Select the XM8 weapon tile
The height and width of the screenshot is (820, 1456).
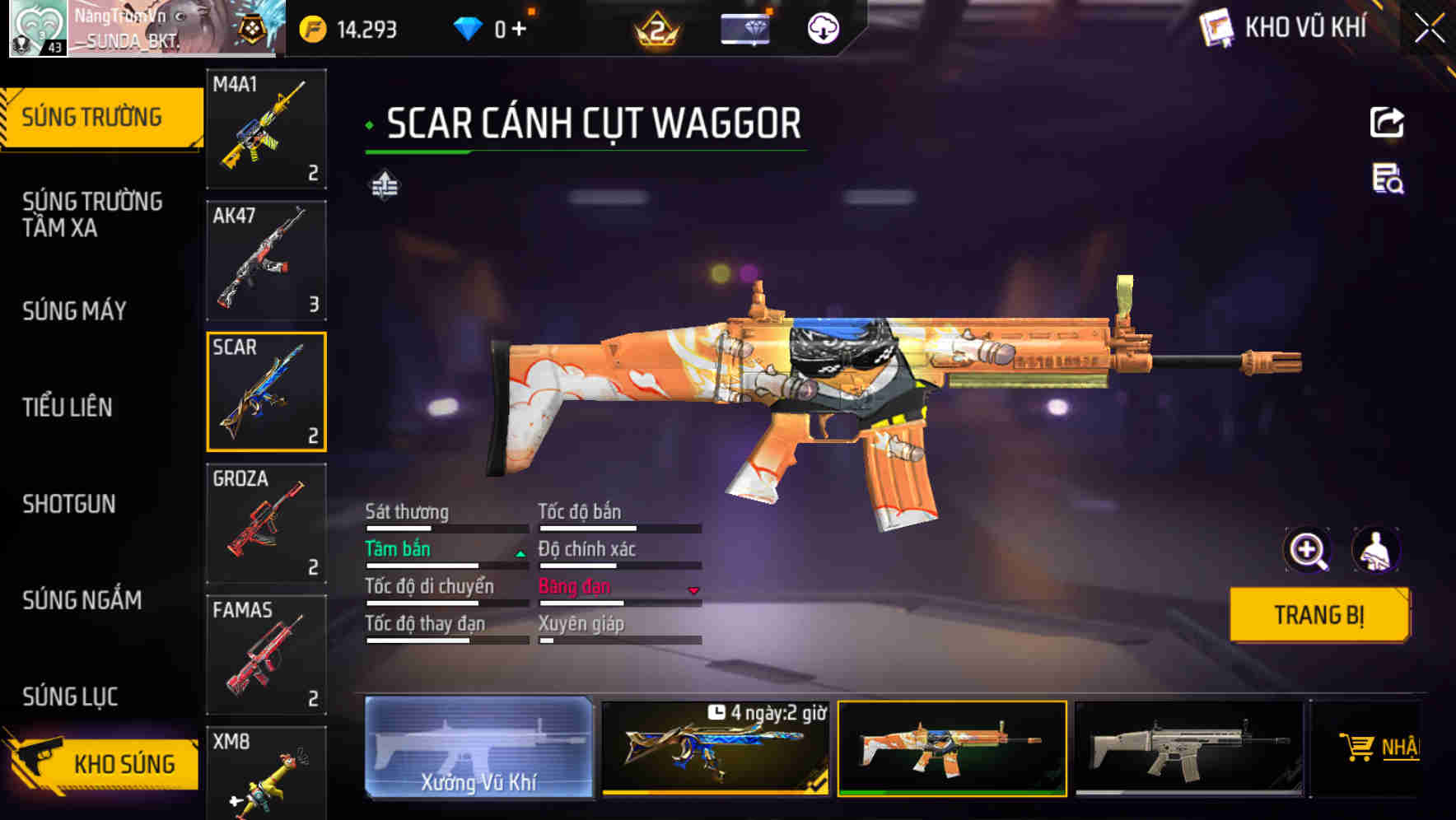point(266,774)
